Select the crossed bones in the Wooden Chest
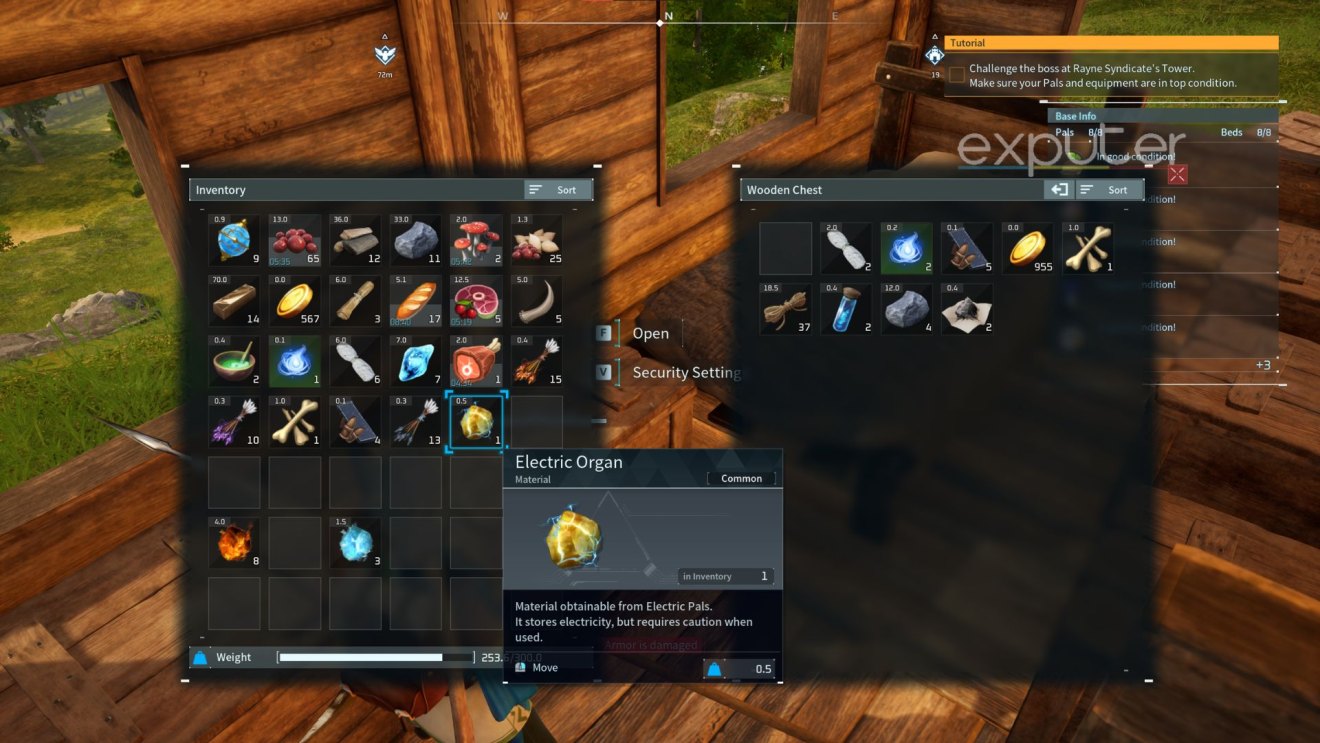Screen dimensions: 1320x743 [x=1087, y=247]
